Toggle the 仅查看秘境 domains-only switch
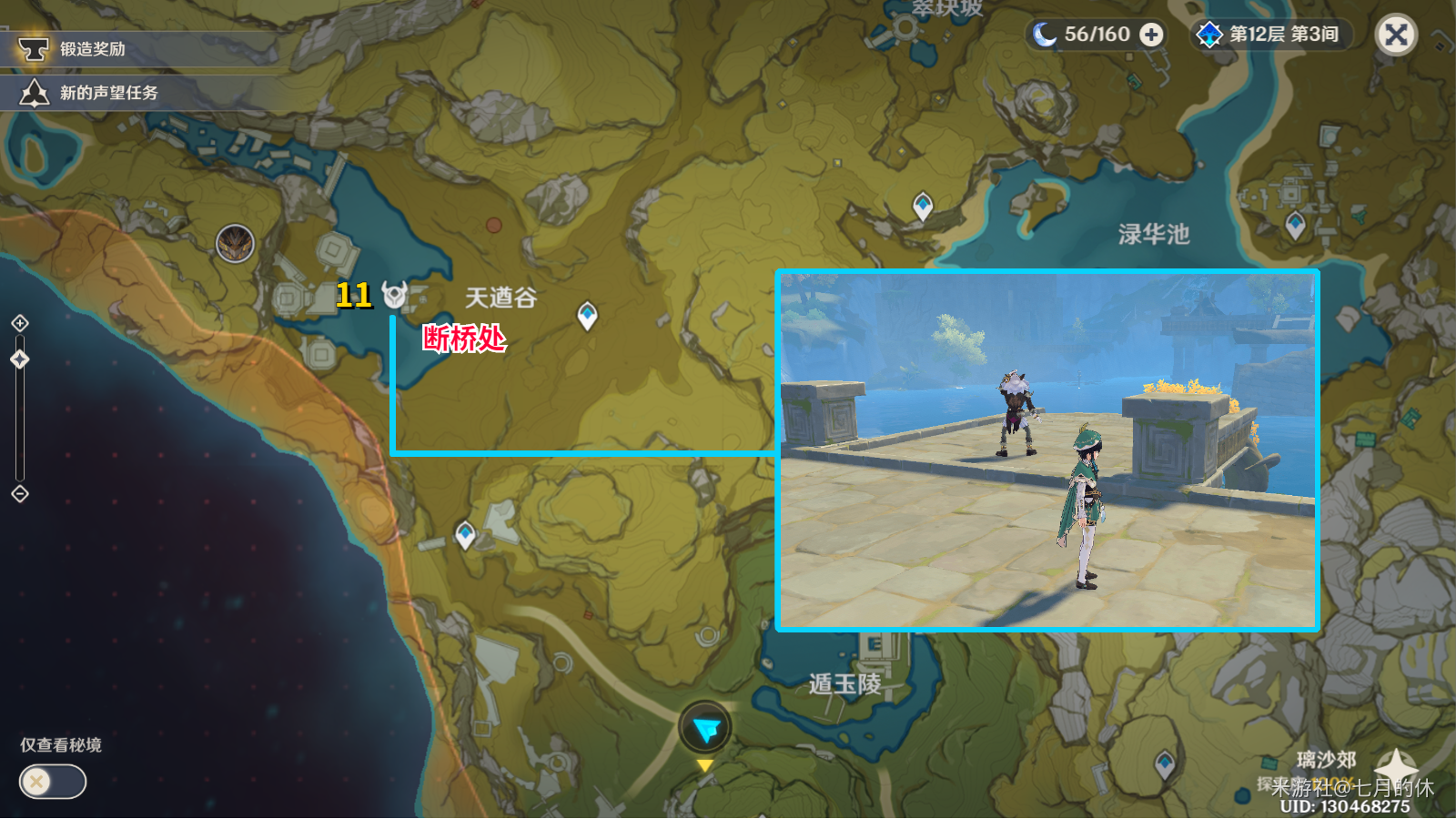Screen dimensions: 1456x819 click(53, 782)
